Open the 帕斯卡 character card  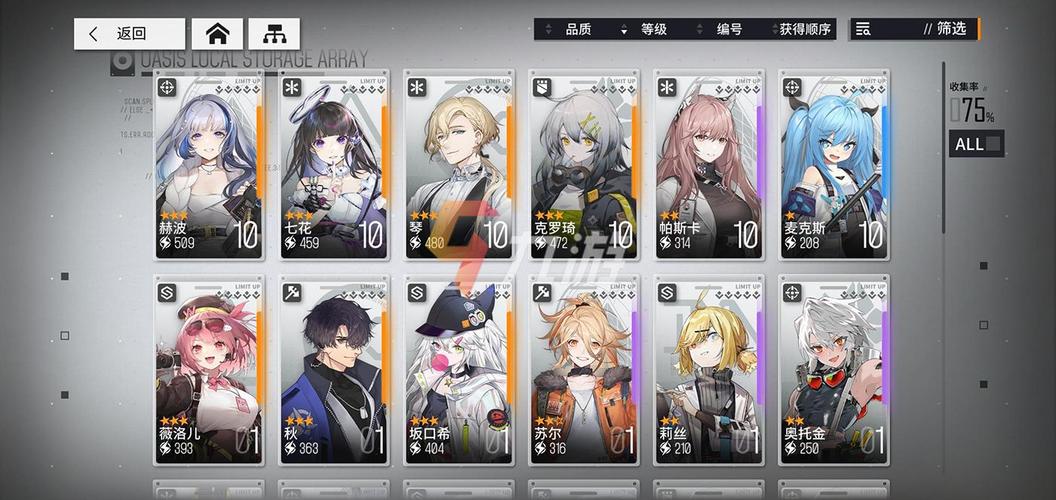709,165
